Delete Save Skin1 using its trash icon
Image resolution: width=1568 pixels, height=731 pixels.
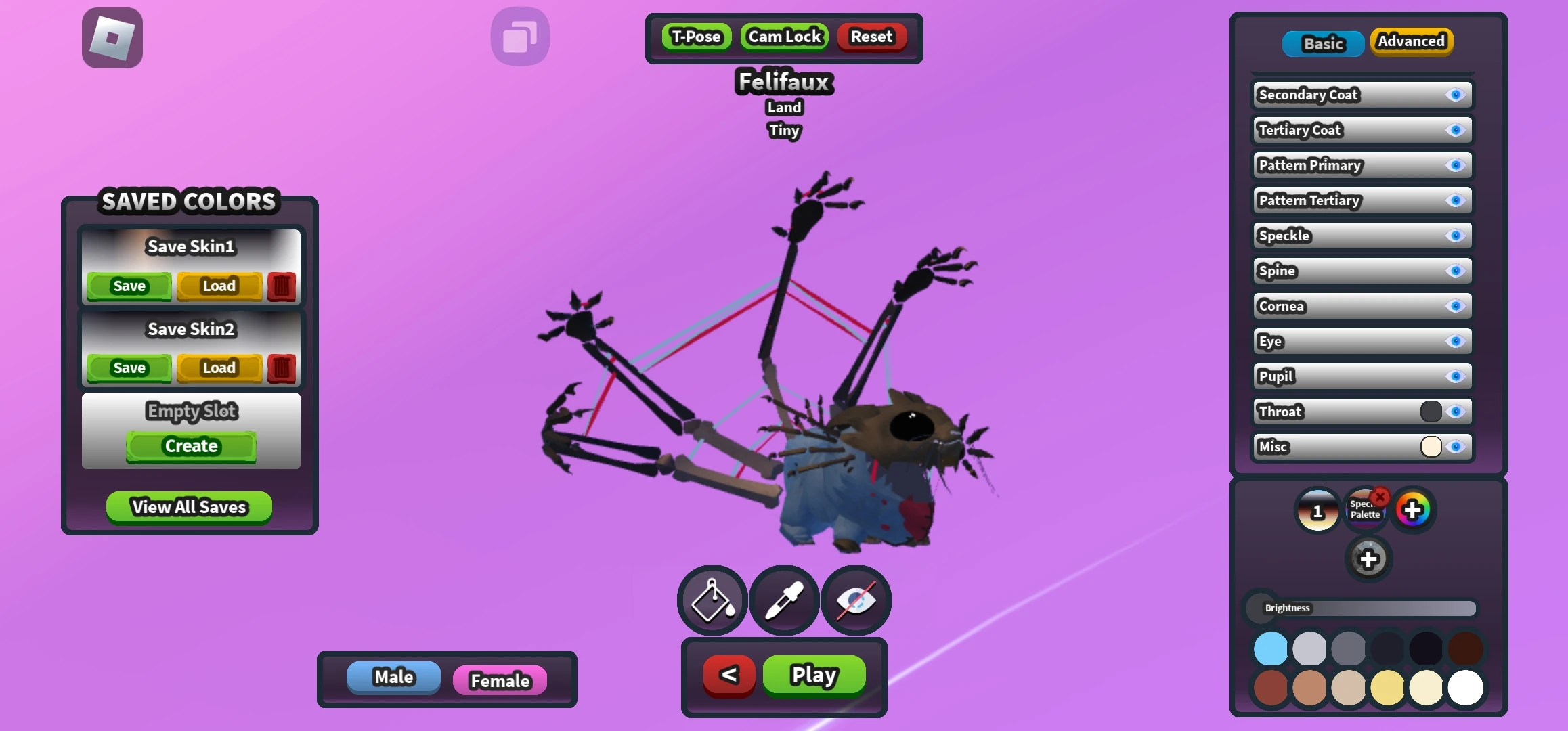(280, 286)
